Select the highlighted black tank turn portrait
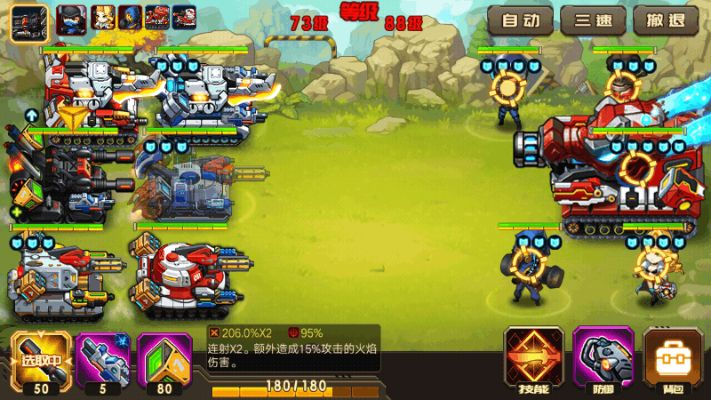711x400 pixels. [30, 19]
